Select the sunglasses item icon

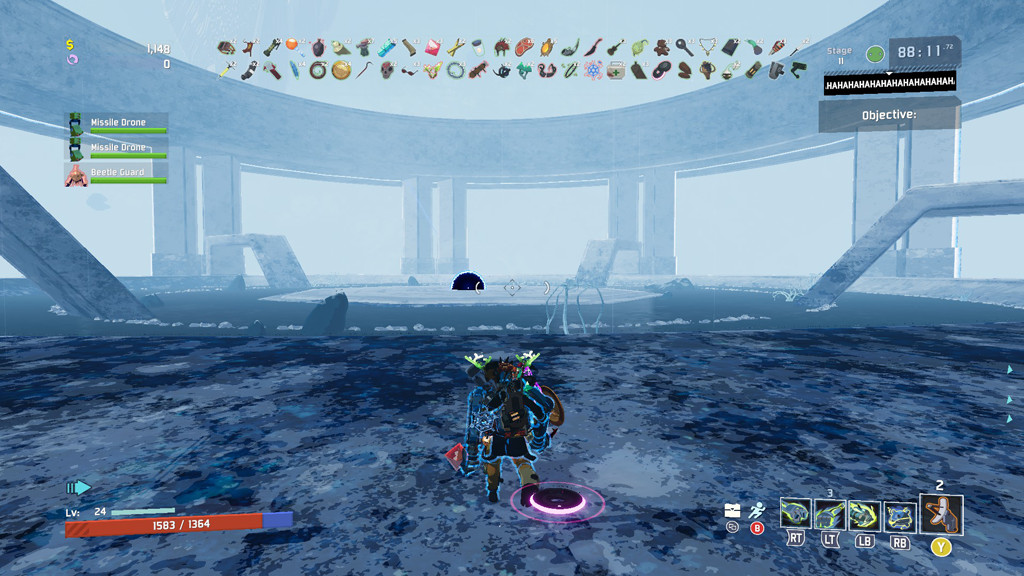pos(411,70)
